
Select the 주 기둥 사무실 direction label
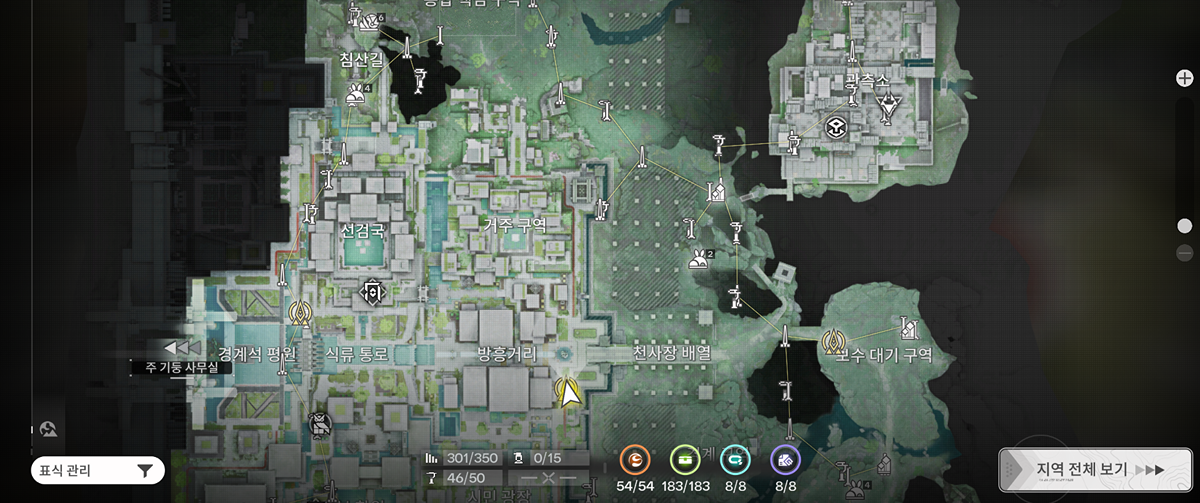181,367
